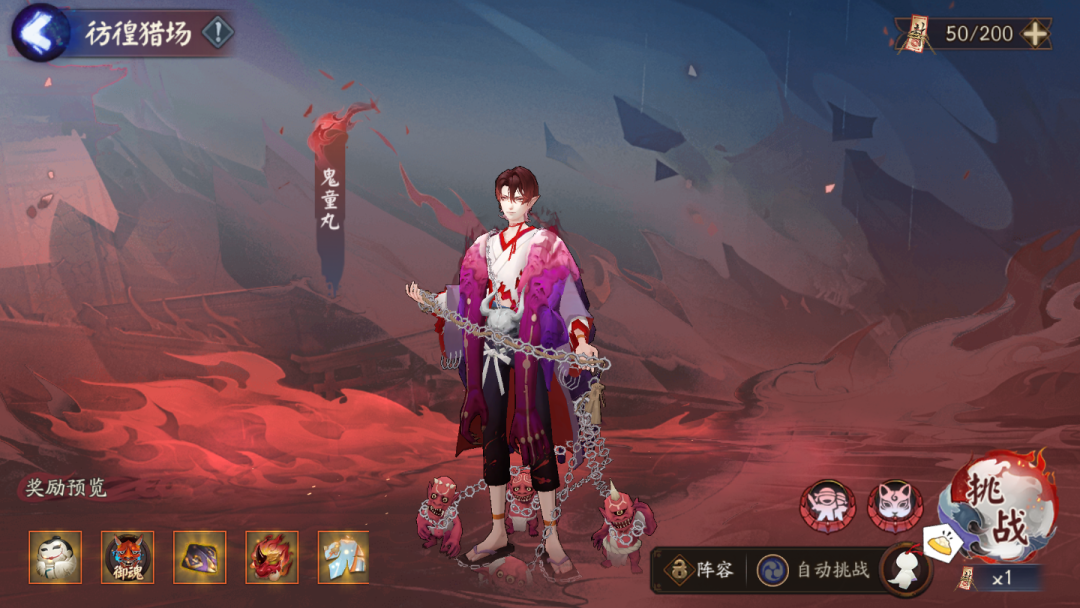Select the blindfolded figures round icon
The image size is (1080, 608).
coord(827,506)
